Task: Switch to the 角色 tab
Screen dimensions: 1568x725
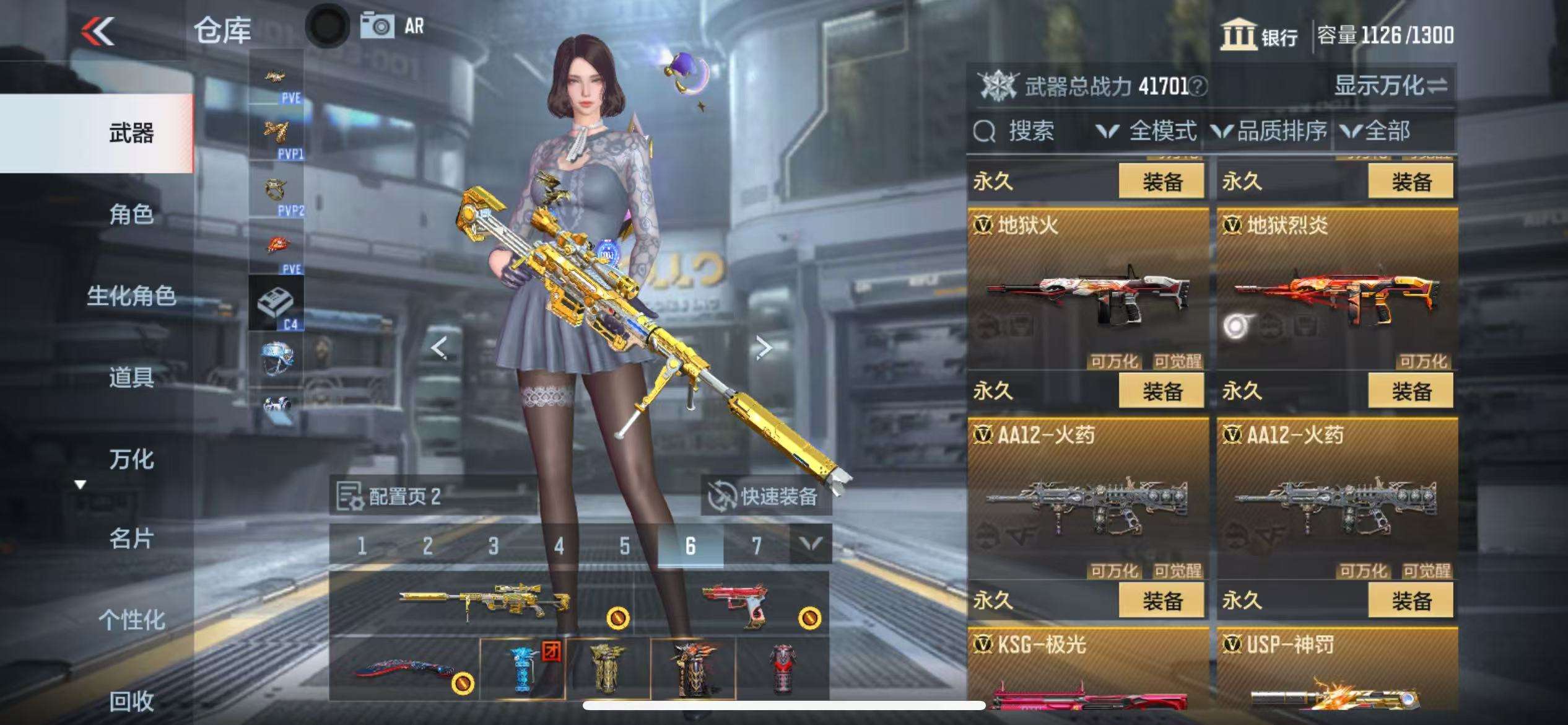Action: click(131, 214)
